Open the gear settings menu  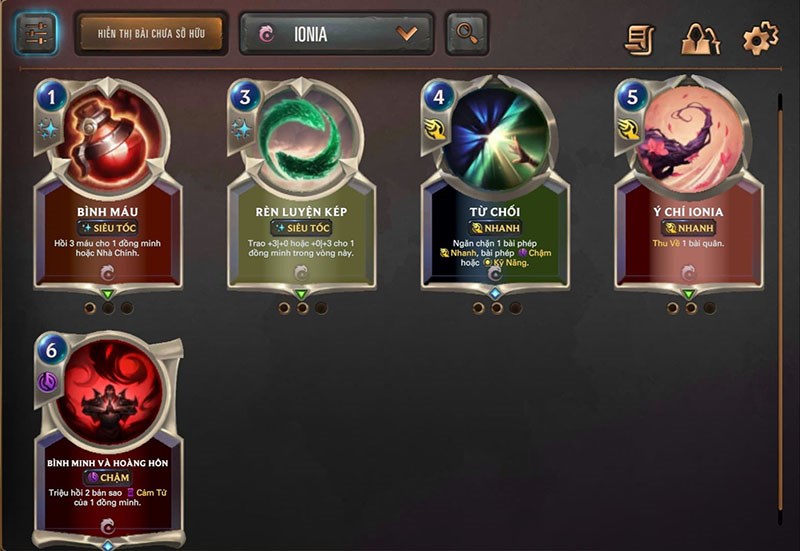pos(760,39)
